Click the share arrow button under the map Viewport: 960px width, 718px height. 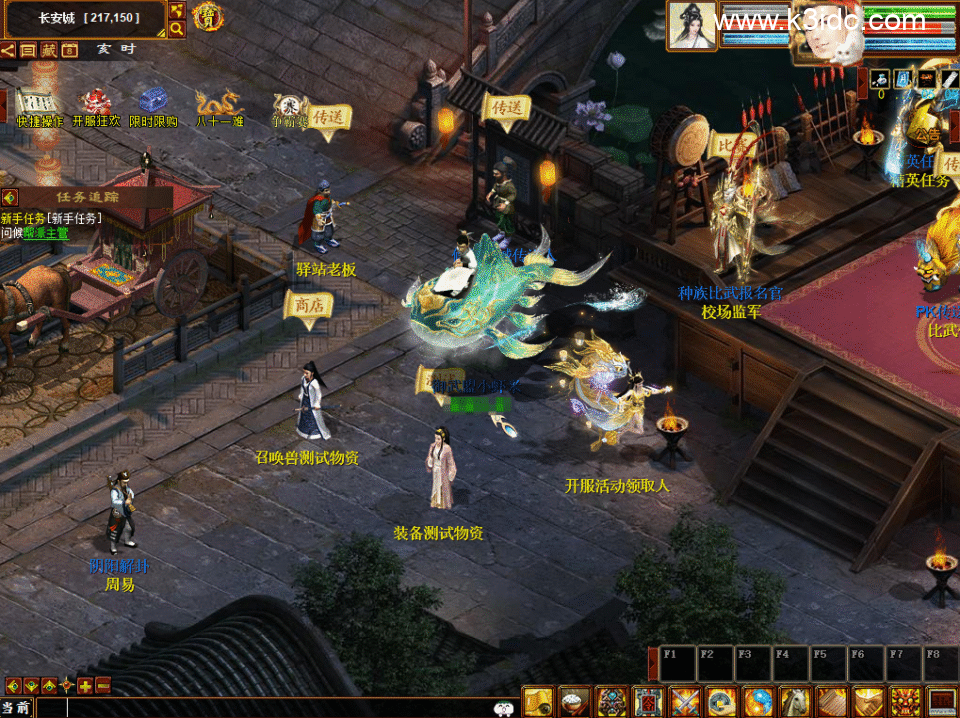pyautogui.click(x=8, y=50)
